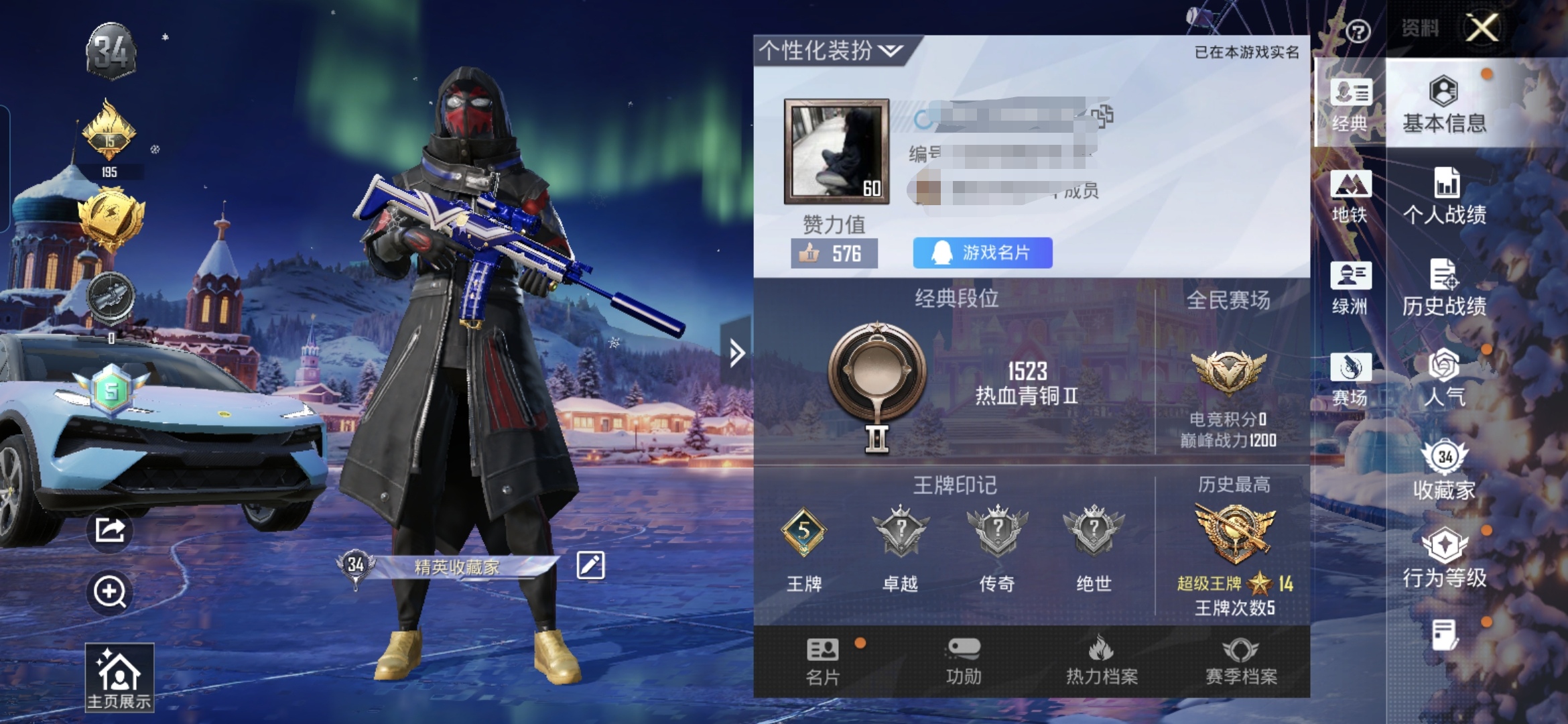
Task: Close the profile screen with the X
Action: pos(1482,28)
